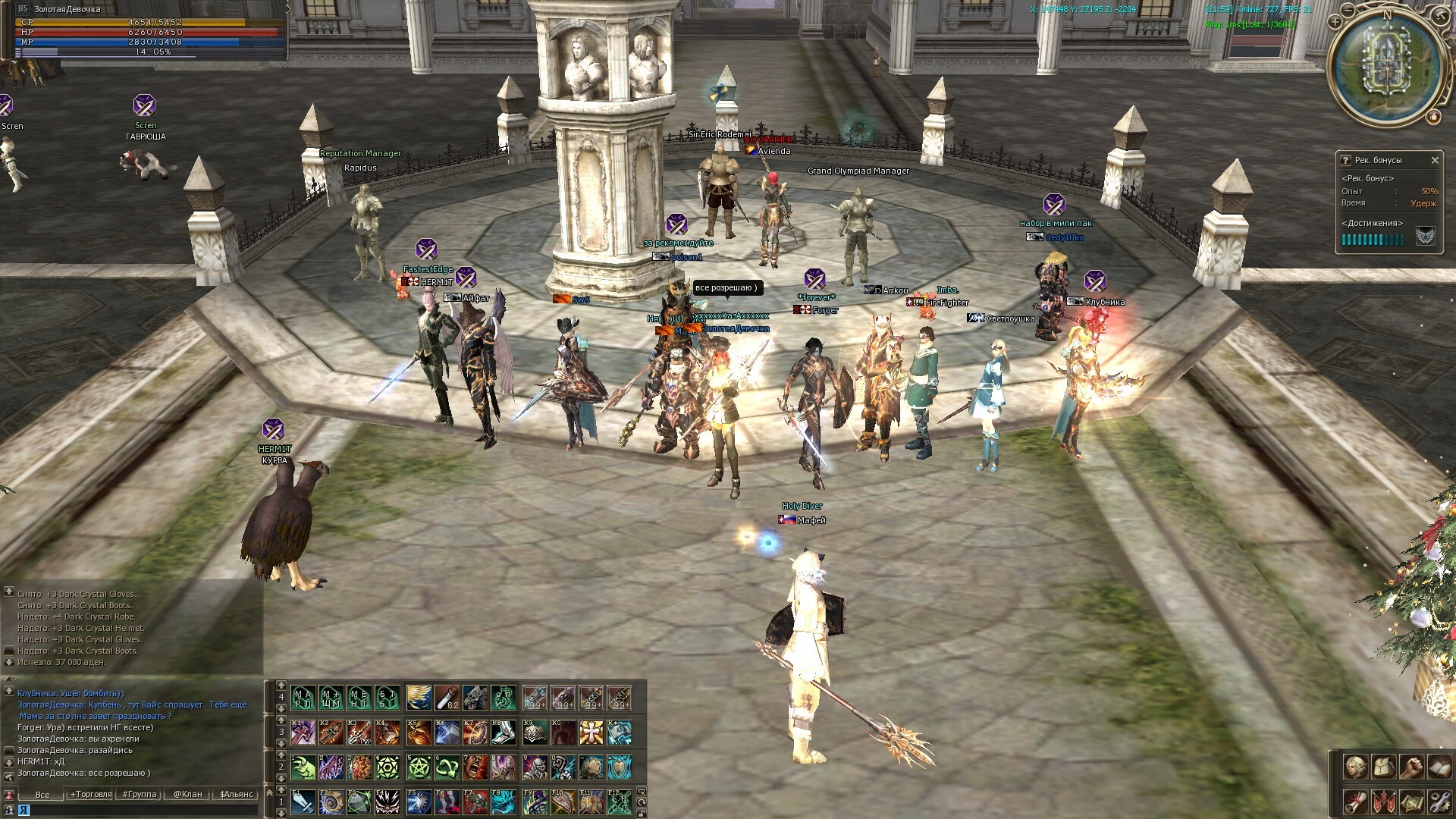Close the Рек. бонусы panel
Screen dimensions: 1456x819
(x=1434, y=160)
